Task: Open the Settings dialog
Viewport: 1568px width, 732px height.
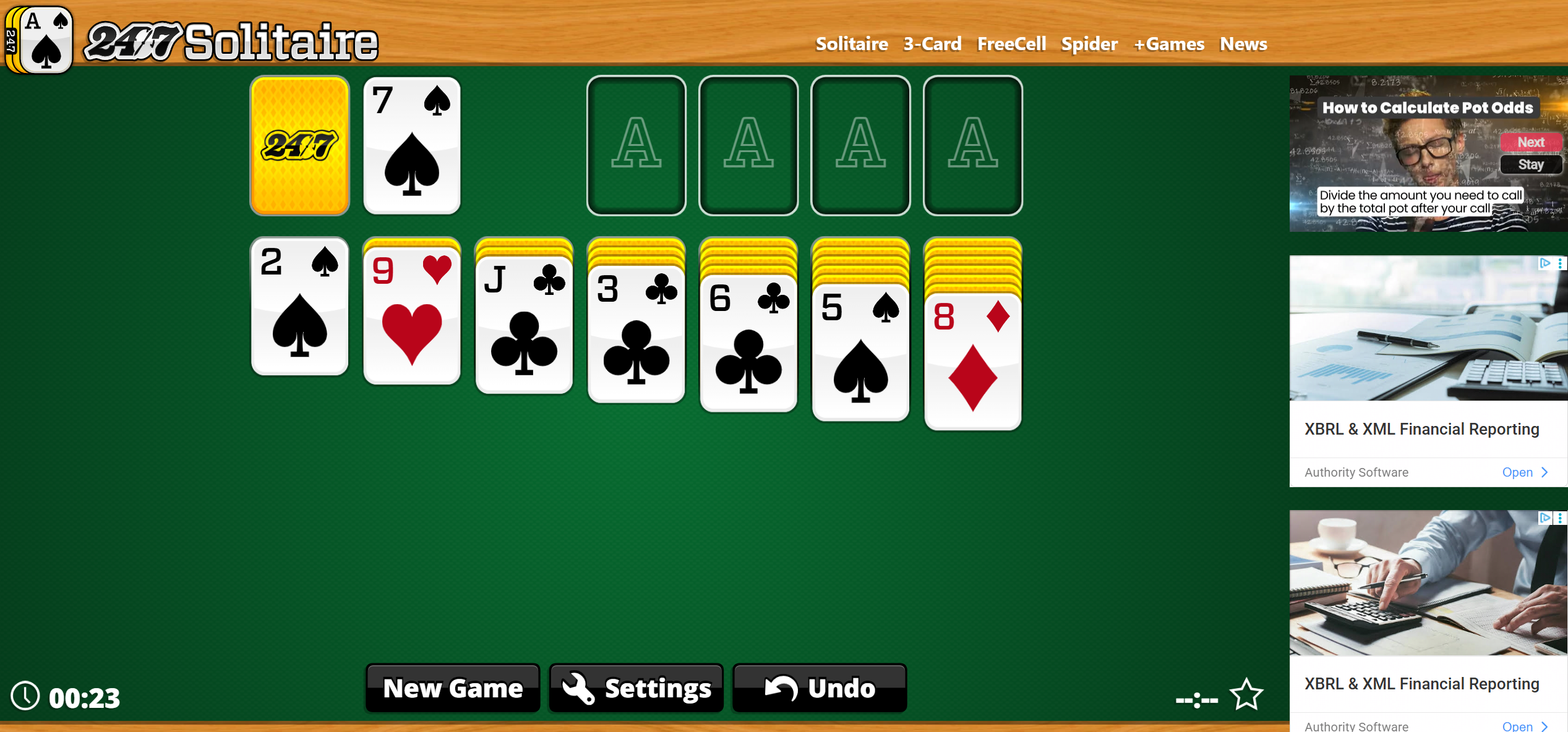Action: tap(635, 688)
